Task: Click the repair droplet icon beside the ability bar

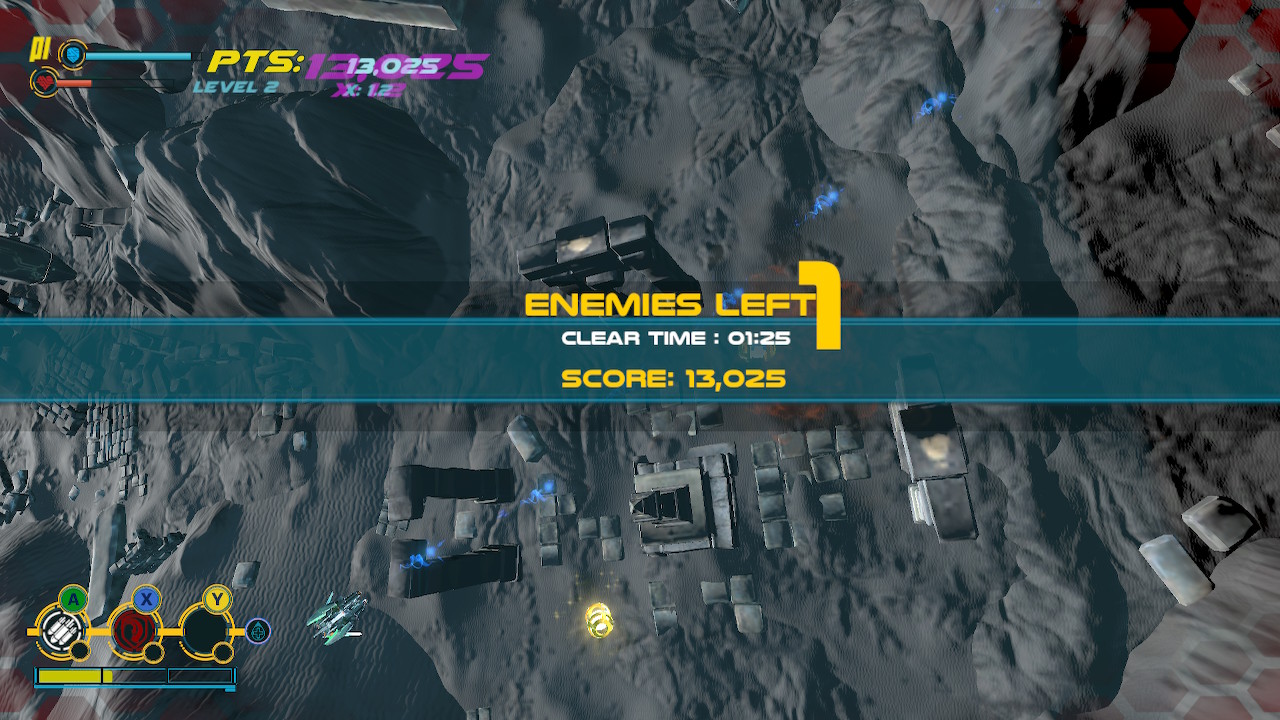Action: 257,630
